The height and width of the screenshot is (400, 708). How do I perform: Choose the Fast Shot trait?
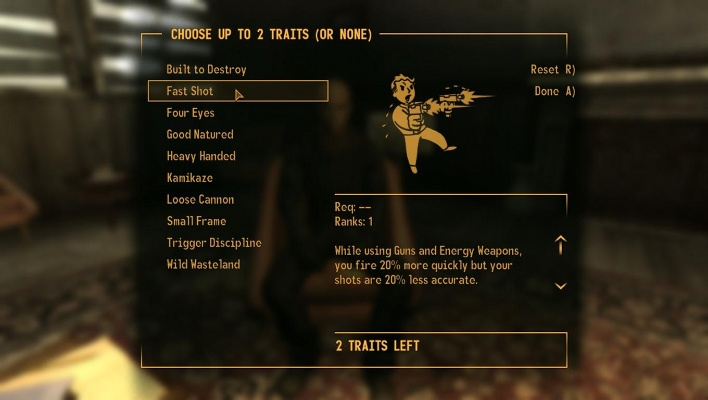(190, 91)
